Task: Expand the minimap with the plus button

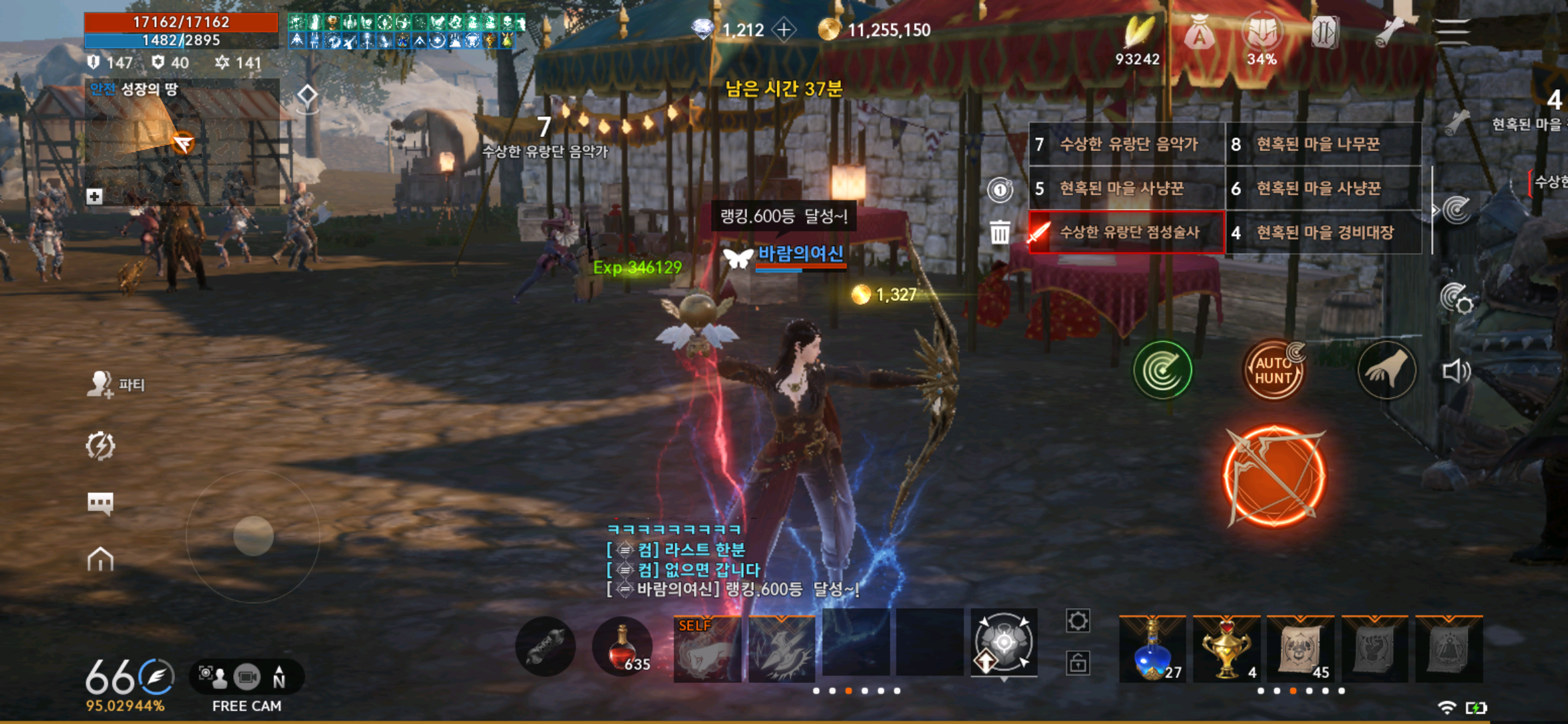Action: point(94,198)
